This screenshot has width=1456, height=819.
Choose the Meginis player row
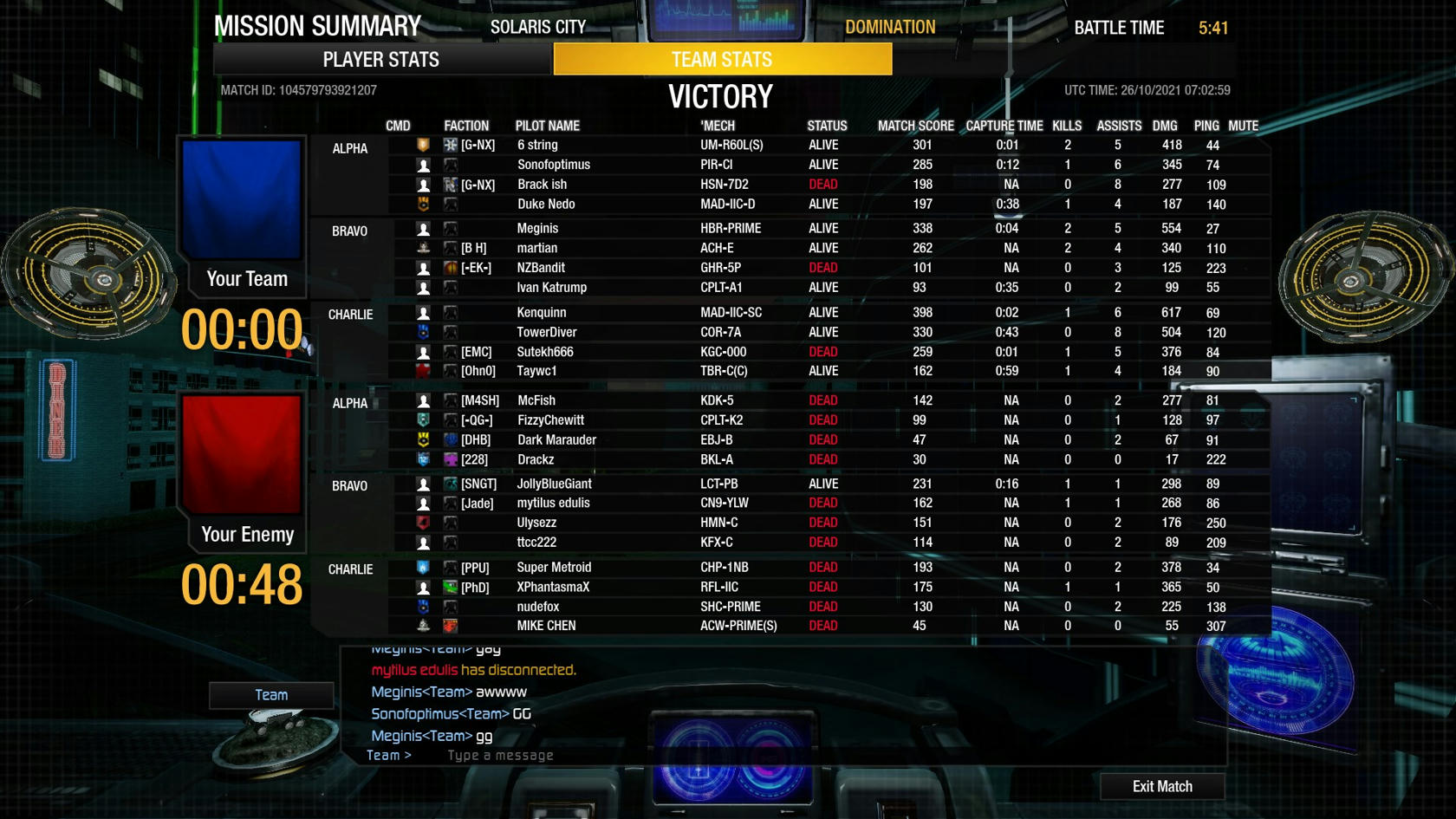pyautogui.click(x=537, y=229)
